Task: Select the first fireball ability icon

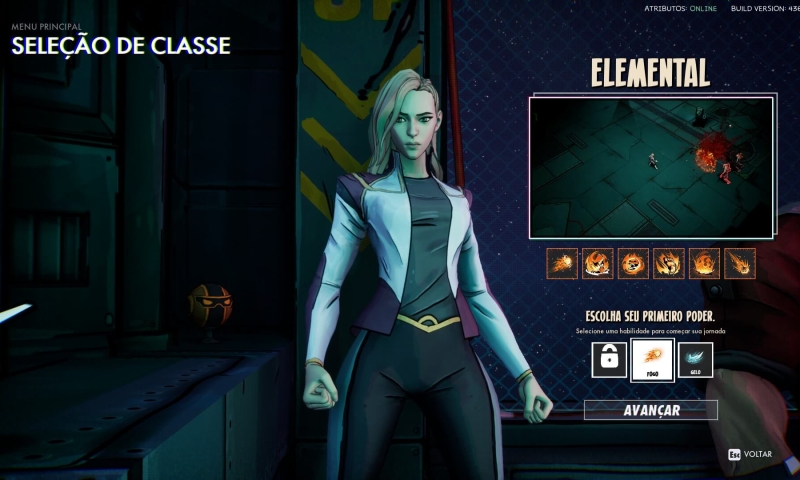Action: click(563, 263)
